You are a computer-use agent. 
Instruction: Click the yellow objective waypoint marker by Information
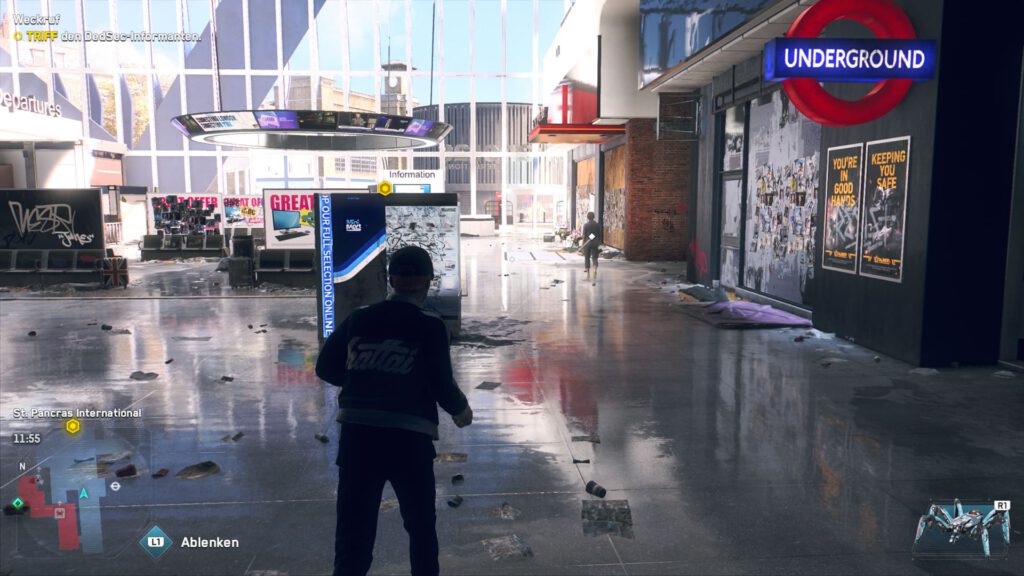point(385,187)
